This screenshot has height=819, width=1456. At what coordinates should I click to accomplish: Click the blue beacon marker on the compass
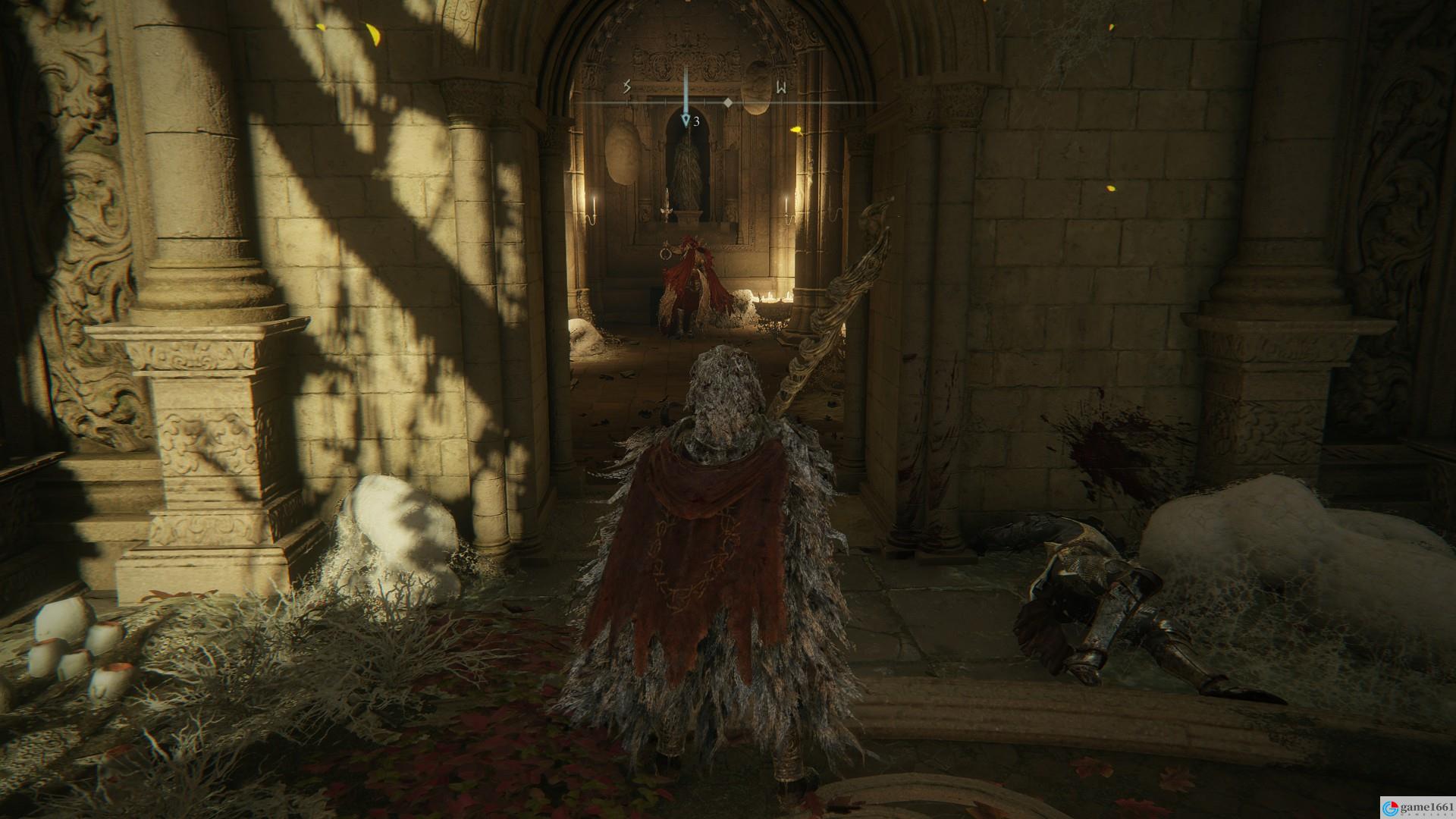(x=686, y=120)
